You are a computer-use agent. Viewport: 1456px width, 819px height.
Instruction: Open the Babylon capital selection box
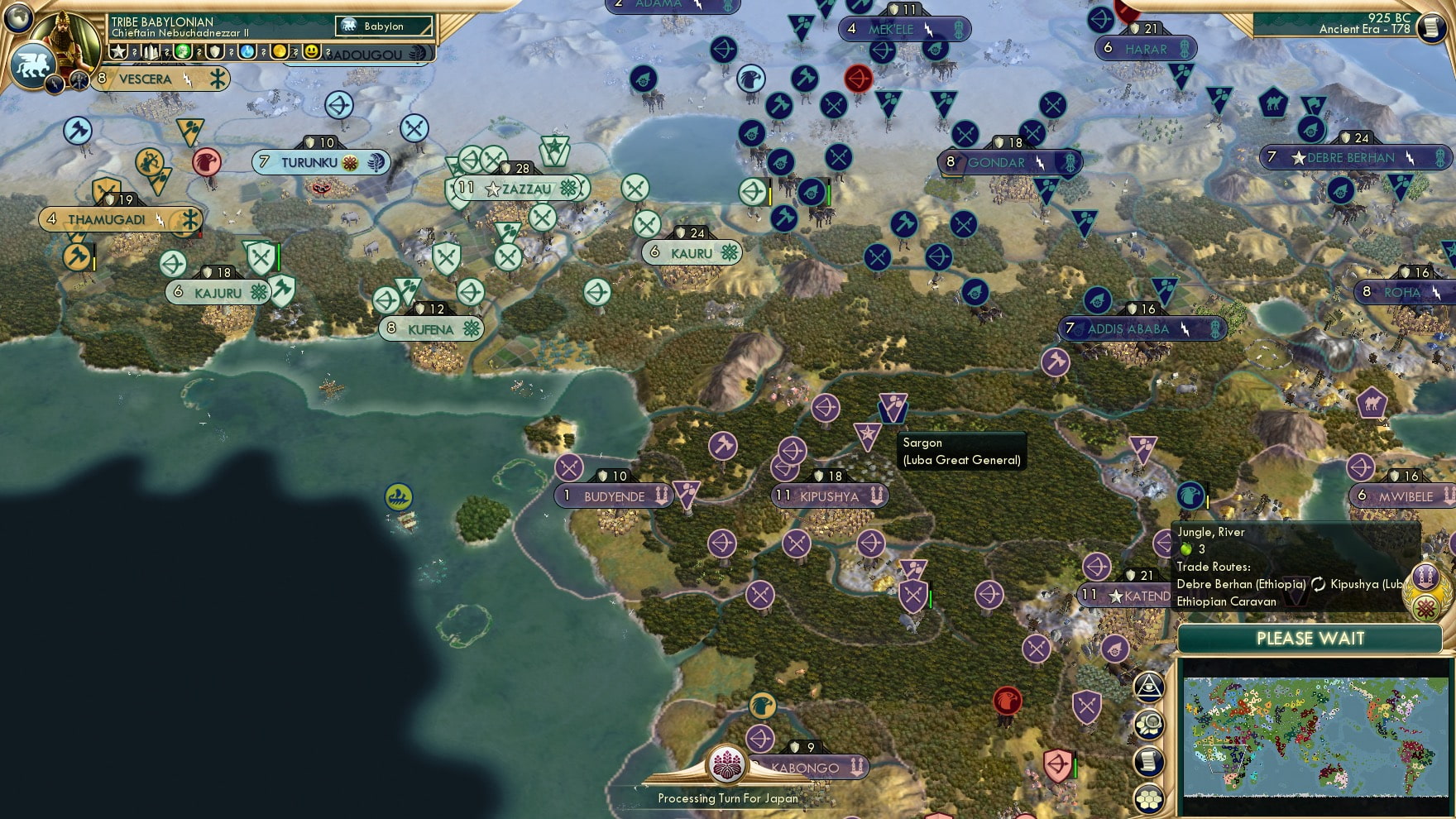point(382,26)
